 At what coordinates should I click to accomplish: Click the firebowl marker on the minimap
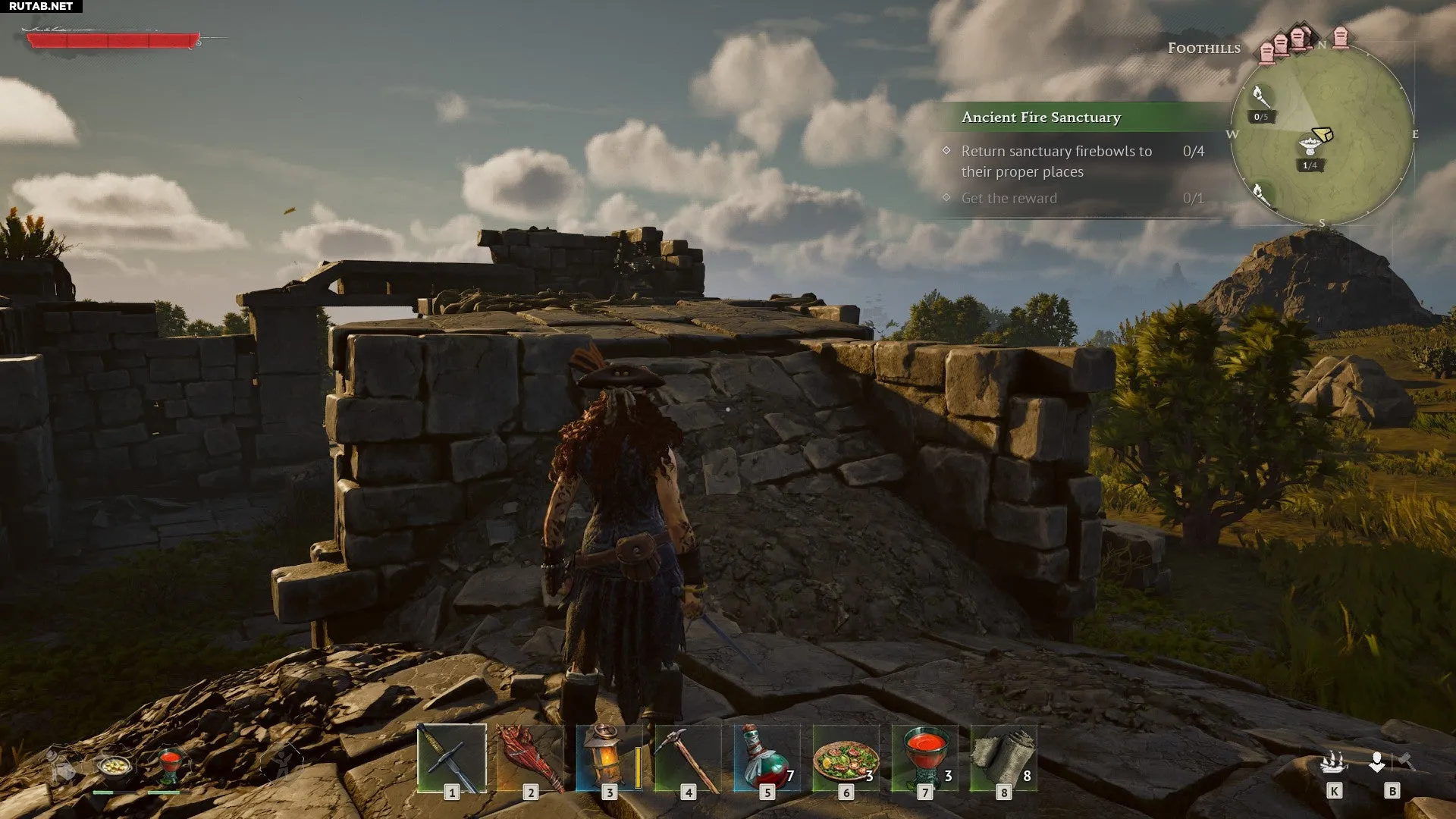click(1310, 145)
